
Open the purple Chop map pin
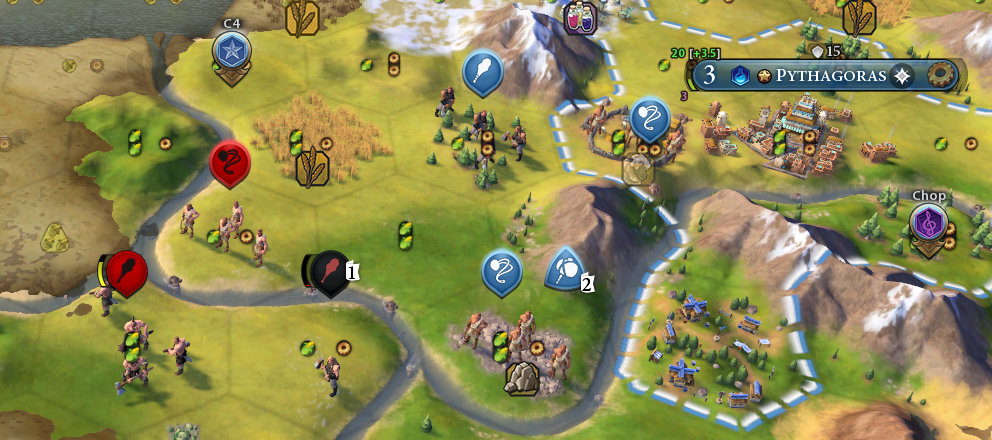(929, 222)
